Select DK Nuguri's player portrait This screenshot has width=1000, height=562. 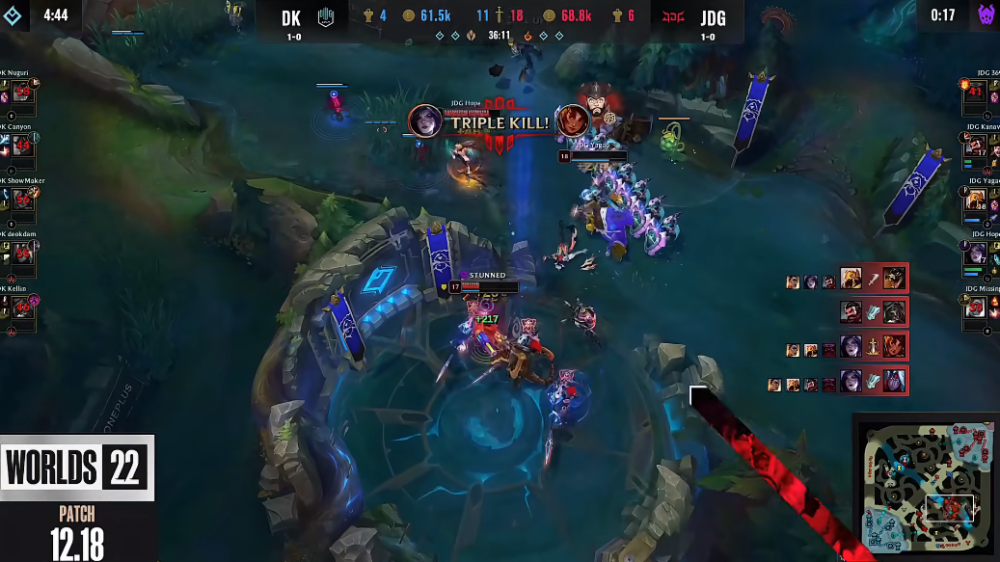tap(21, 93)
